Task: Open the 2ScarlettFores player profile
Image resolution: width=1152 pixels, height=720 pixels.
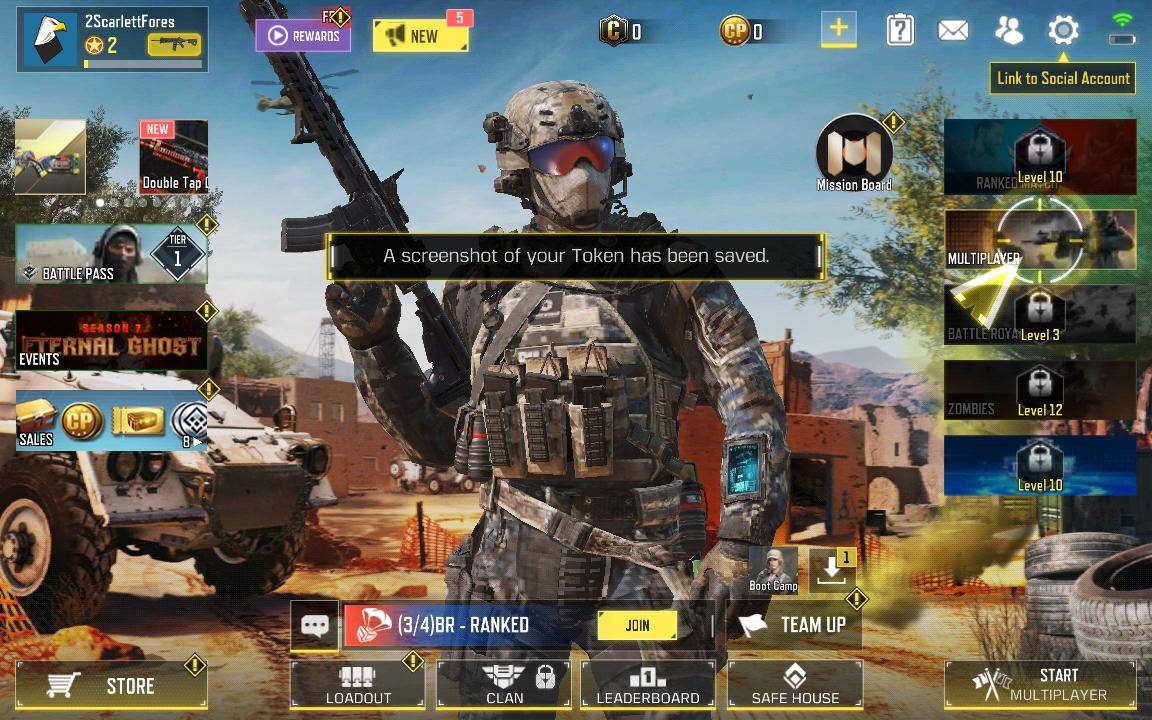Action: pyautogui.click(x=111, y=39)
